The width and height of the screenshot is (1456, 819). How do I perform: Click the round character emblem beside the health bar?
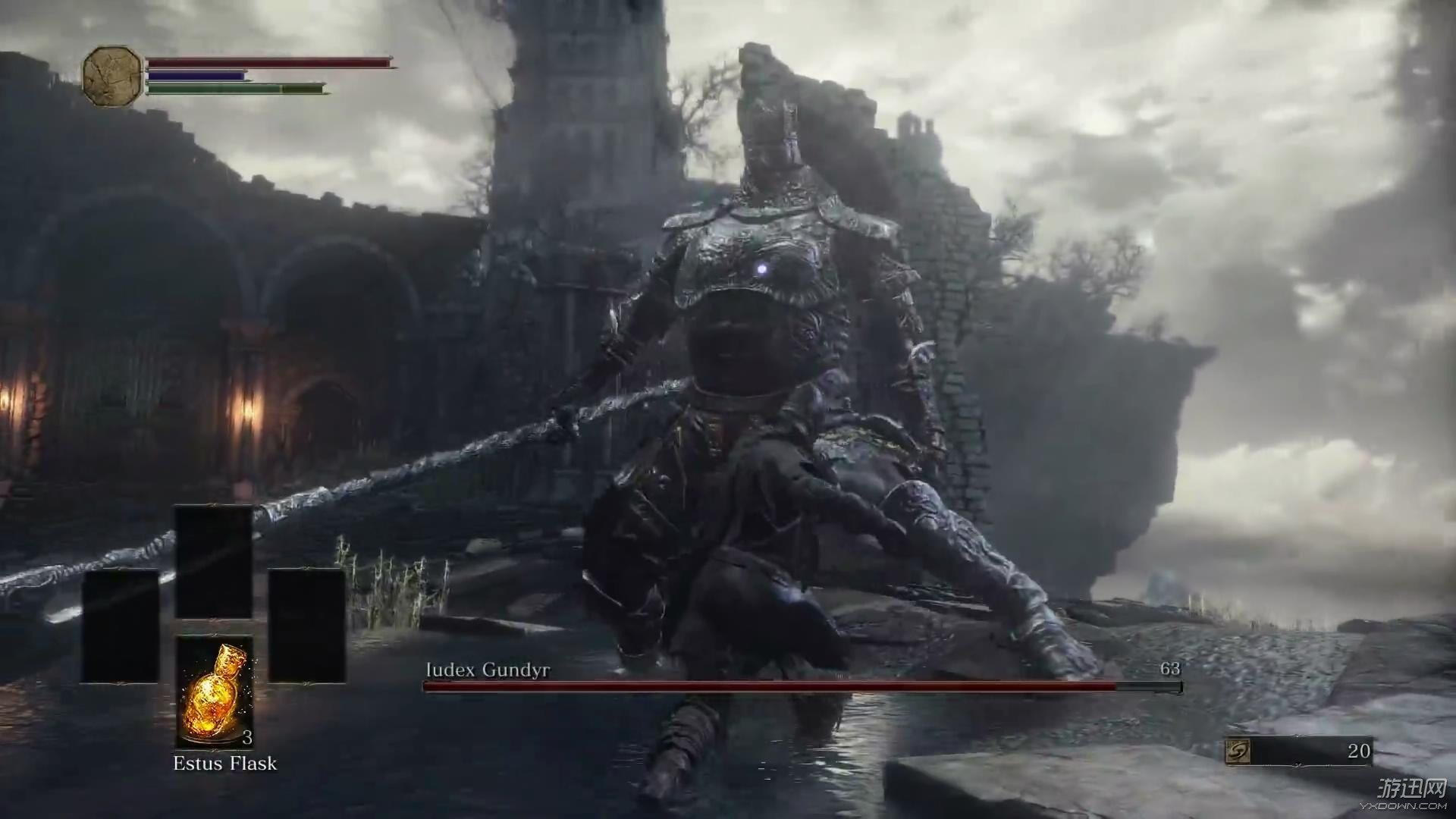[112, 76]
